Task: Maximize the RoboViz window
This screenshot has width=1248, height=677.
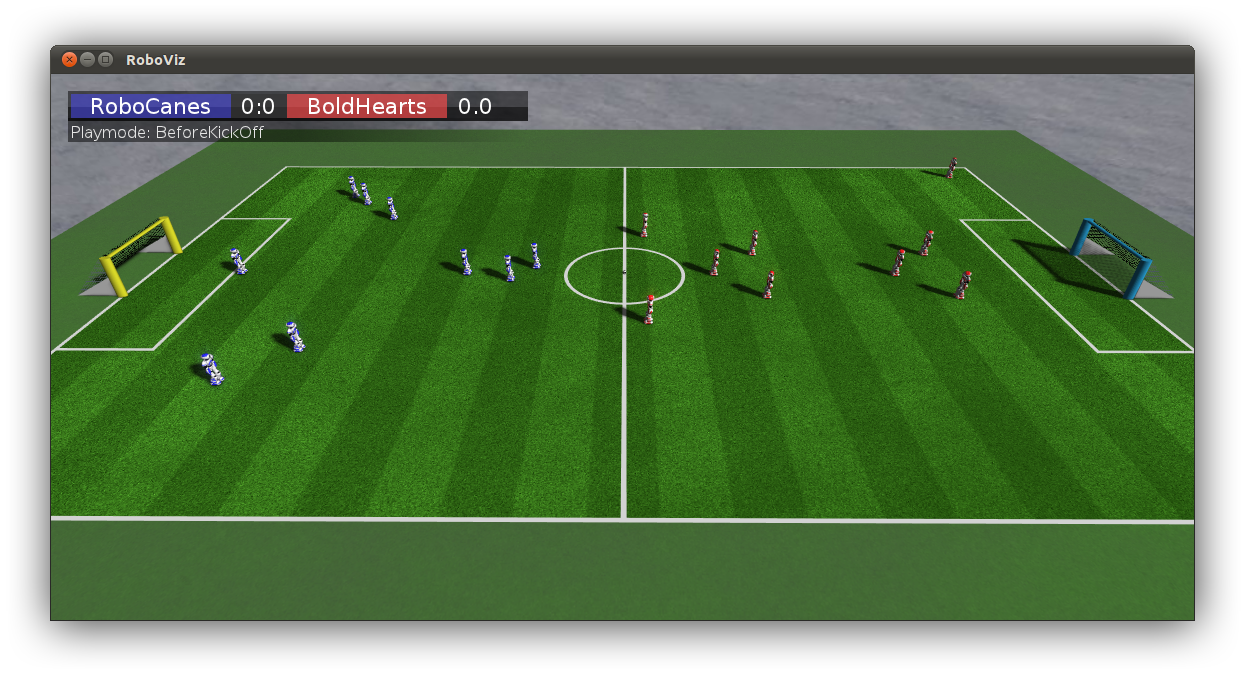Action: [x=105, y=60]
